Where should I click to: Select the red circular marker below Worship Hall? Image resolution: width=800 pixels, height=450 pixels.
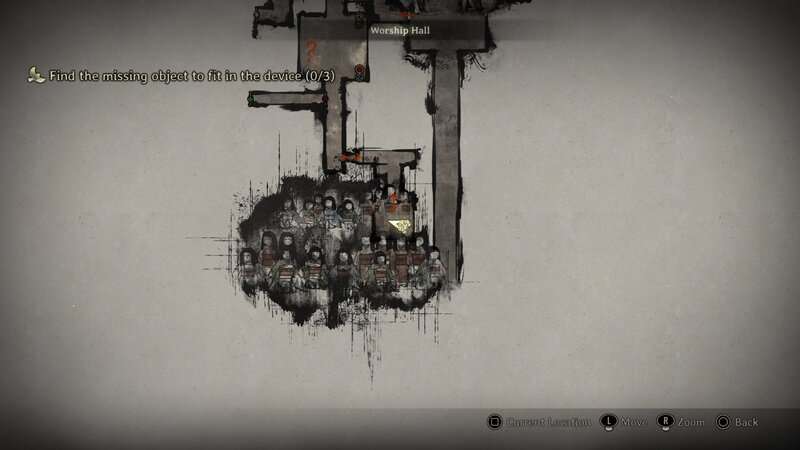[359, 70]
